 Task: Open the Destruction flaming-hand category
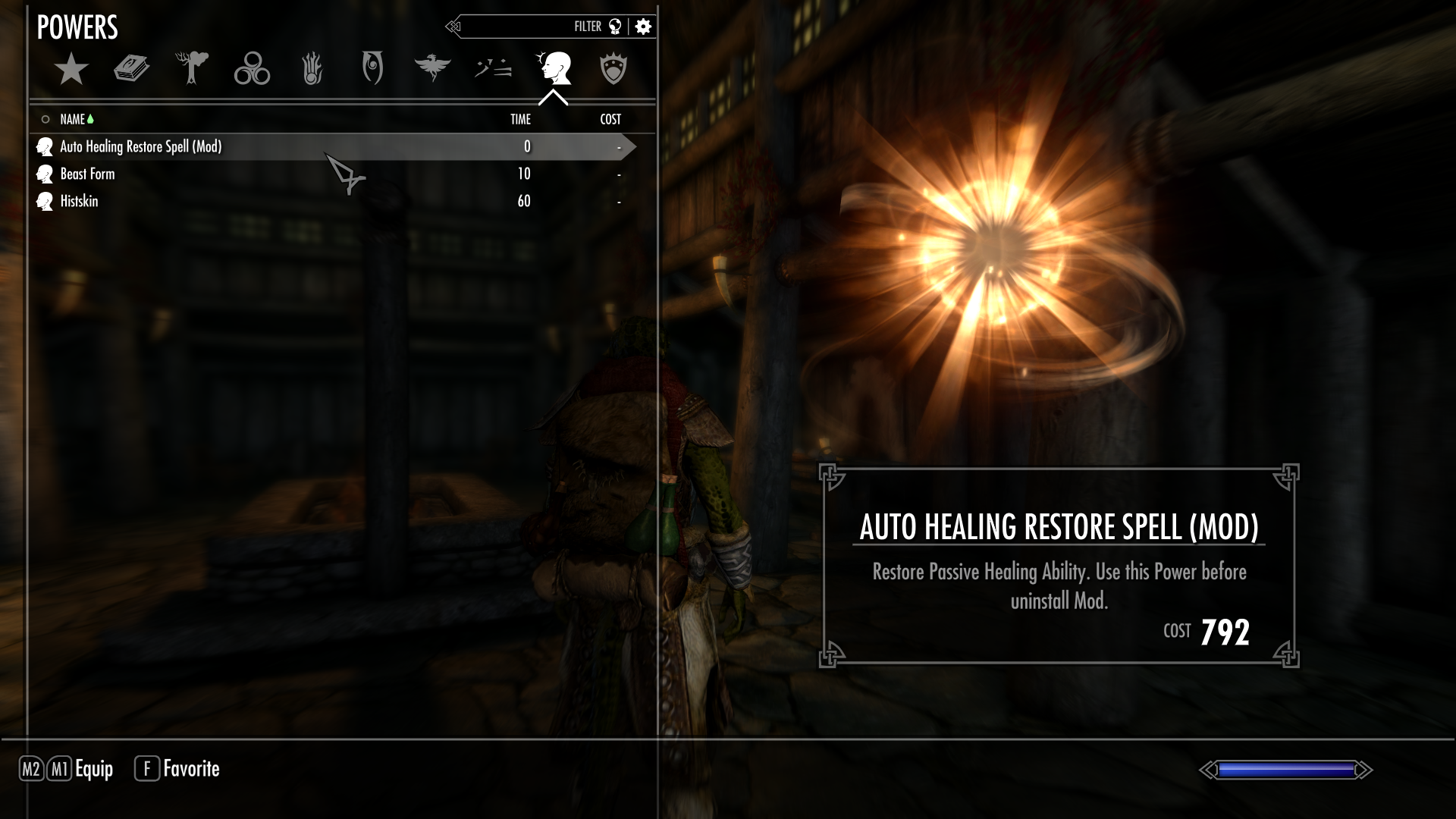point(312,69)
